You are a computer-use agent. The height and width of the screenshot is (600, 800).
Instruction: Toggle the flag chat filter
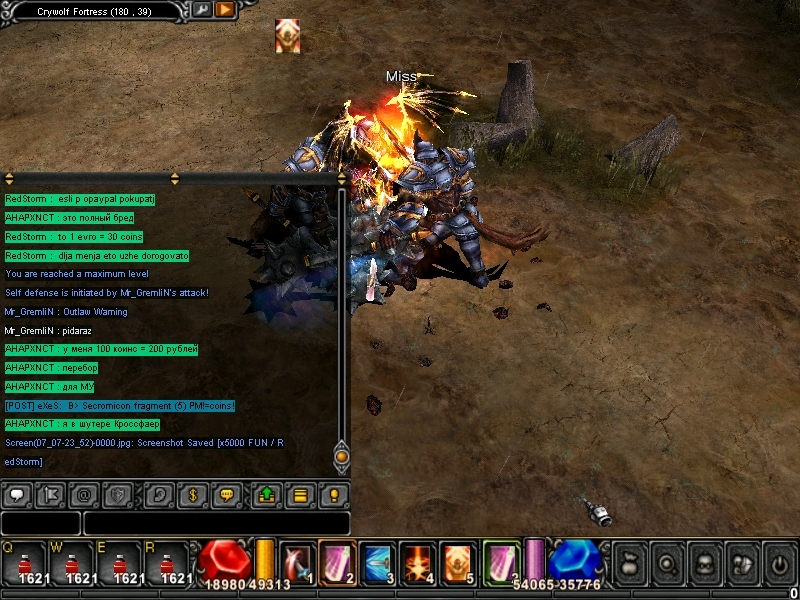pyautogui.click(x=50, y=494)
